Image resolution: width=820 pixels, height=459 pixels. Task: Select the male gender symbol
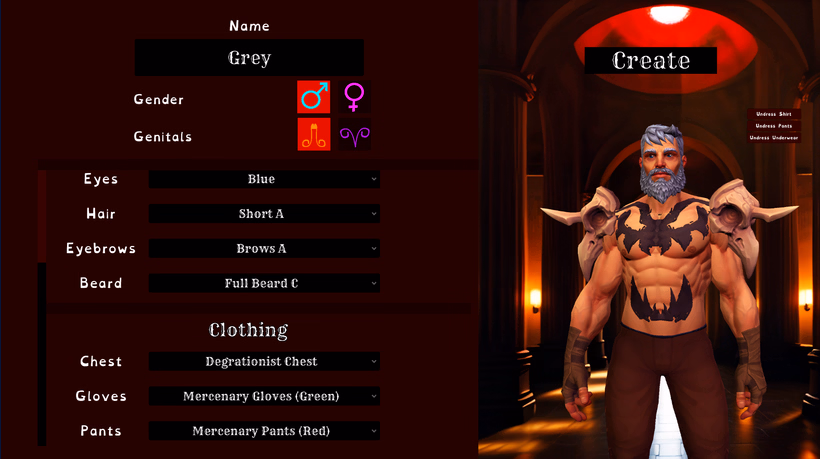pos(314,97)
